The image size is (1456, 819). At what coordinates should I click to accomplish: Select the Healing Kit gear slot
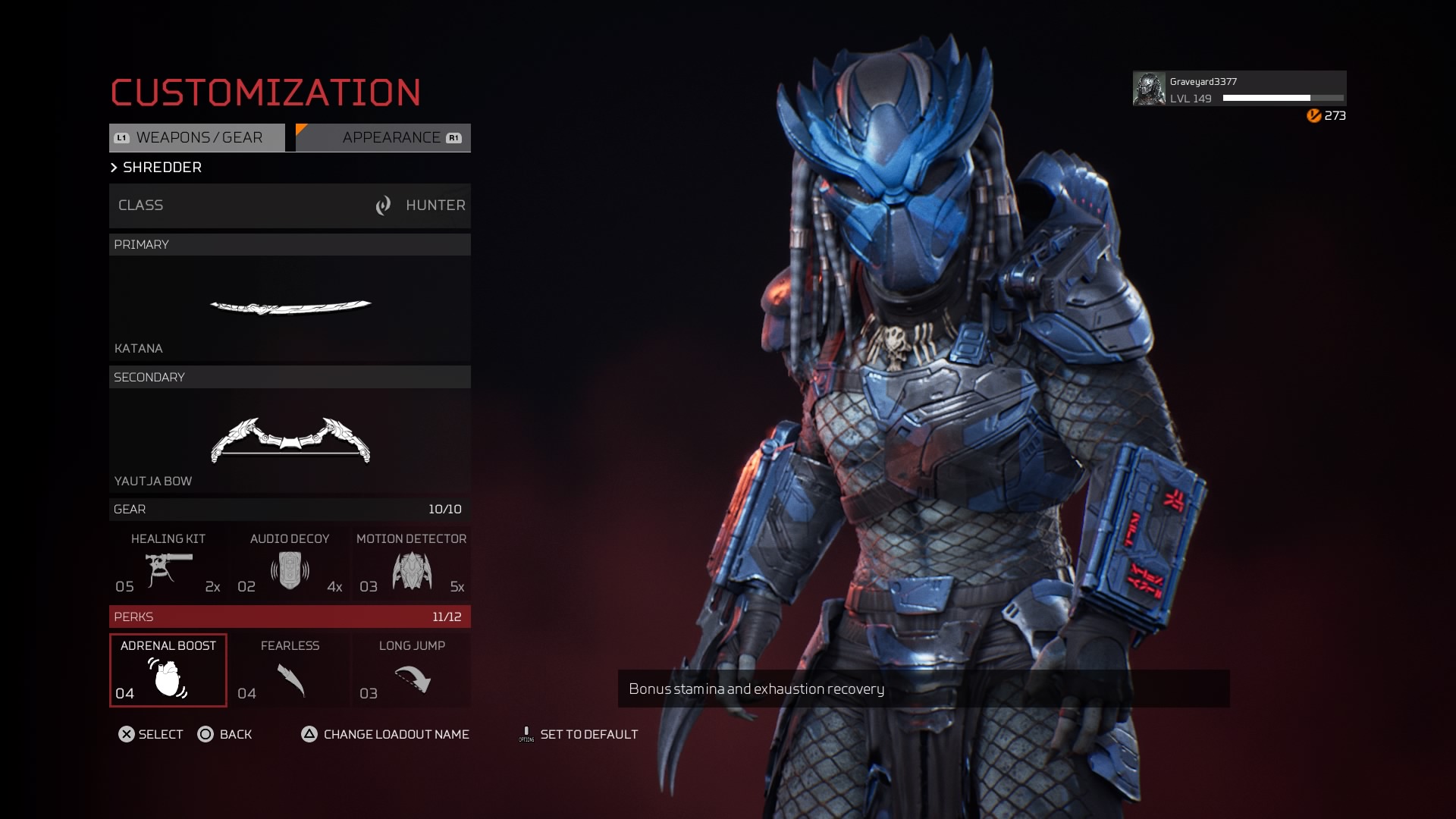(168, 563)
